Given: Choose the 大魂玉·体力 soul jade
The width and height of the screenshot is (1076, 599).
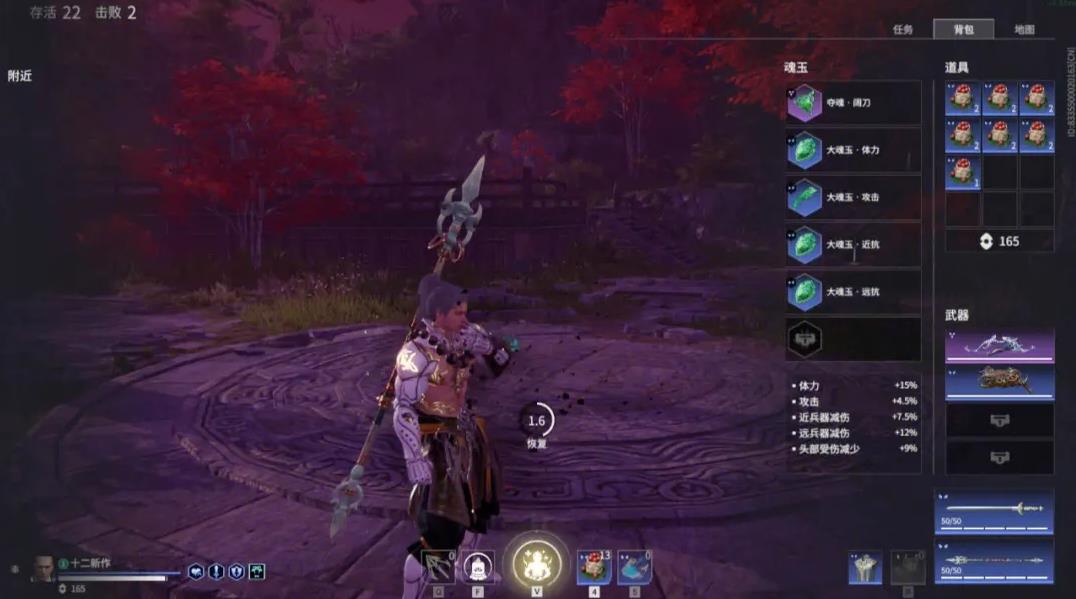Looking at the screenshot, I should click(853, 150).
